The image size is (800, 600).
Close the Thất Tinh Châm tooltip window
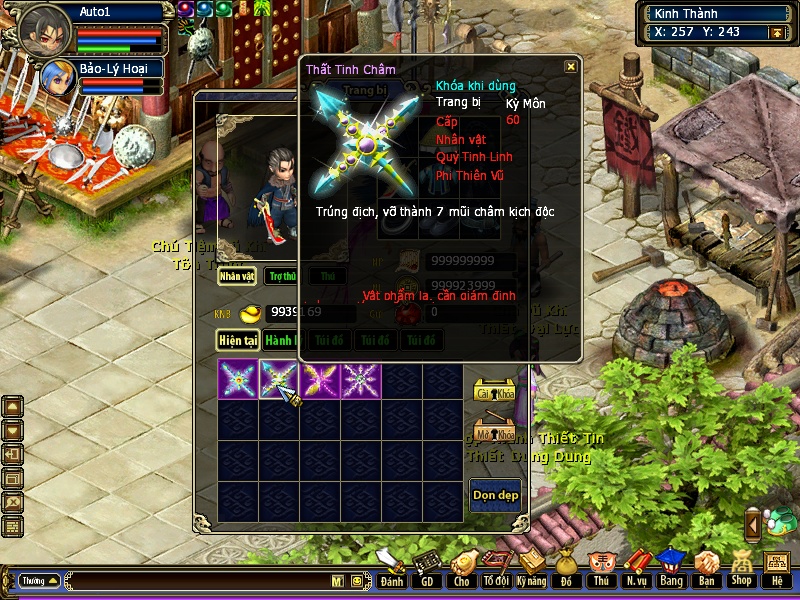click(x=570, y=67)
